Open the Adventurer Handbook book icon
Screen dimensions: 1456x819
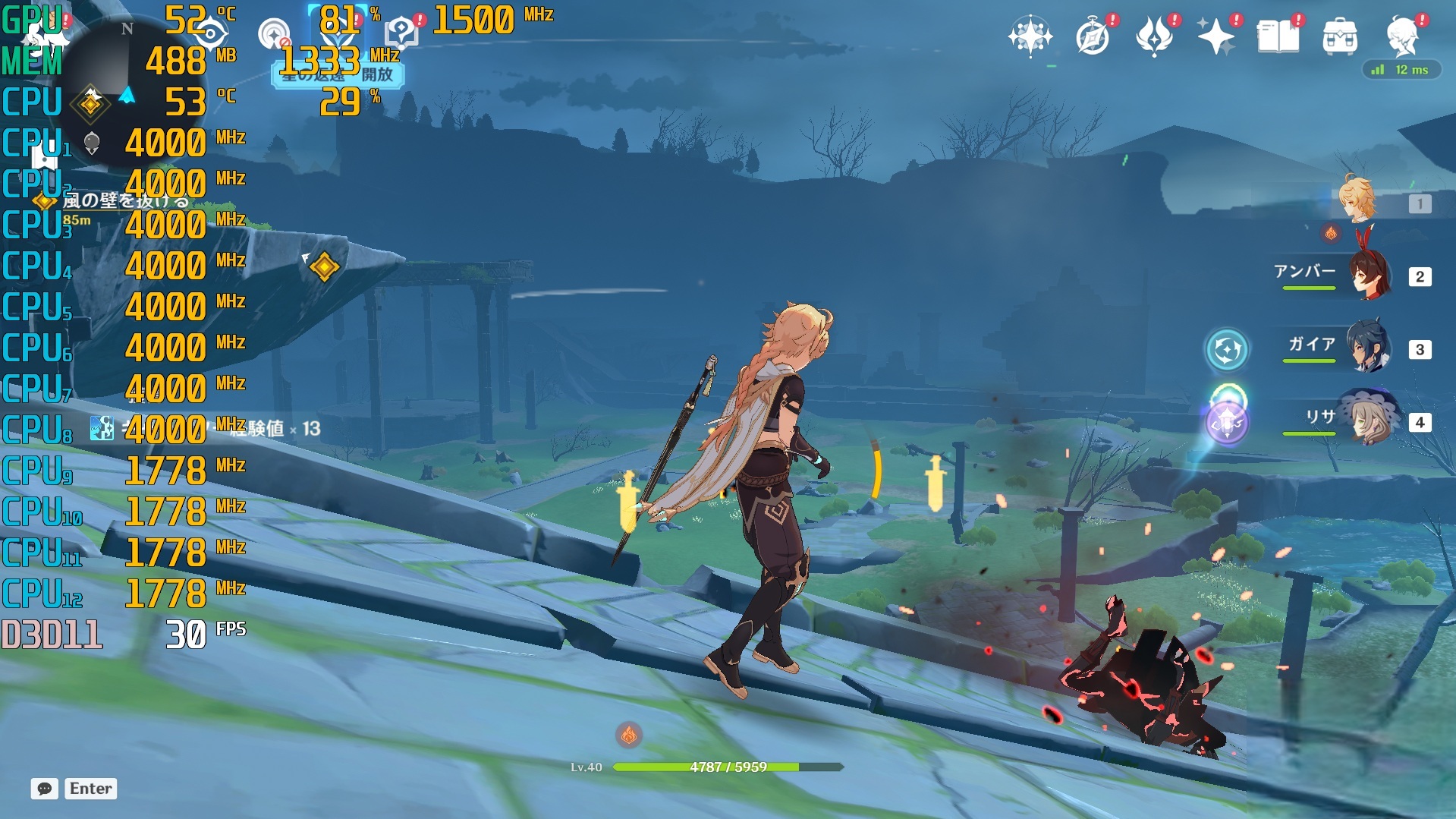point(1278,36)
